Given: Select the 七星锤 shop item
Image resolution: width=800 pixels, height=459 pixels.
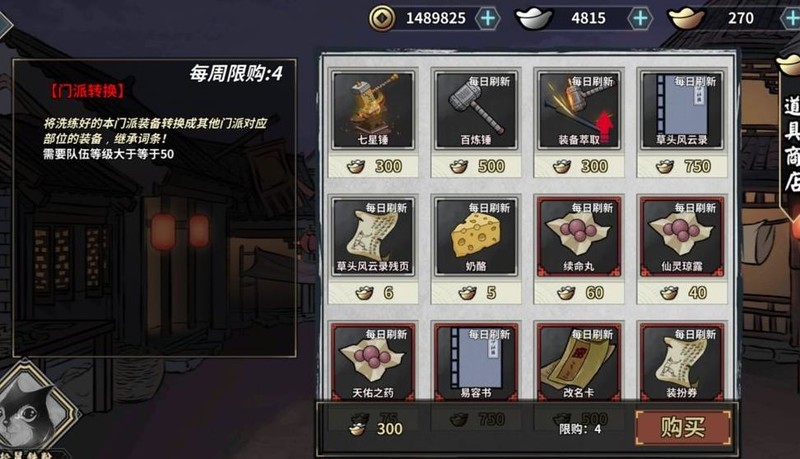Looking at the screenshot, I should [x=372, y=110].
